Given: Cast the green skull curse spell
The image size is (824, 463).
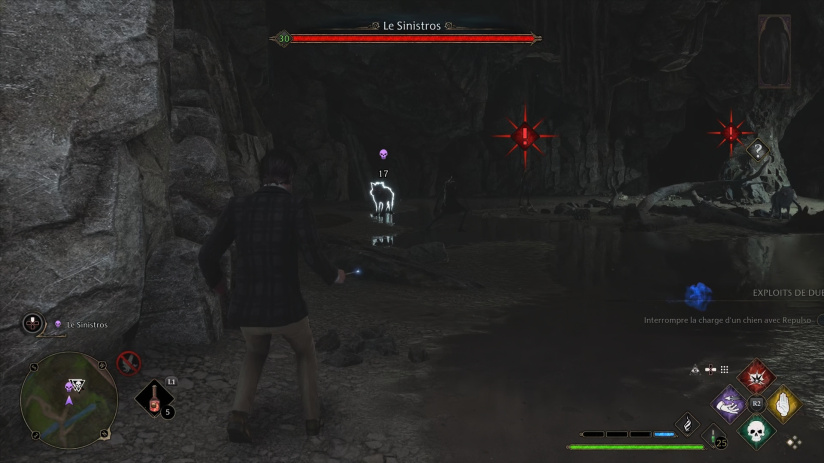Looking at the screenshot, I should [756, 432].
